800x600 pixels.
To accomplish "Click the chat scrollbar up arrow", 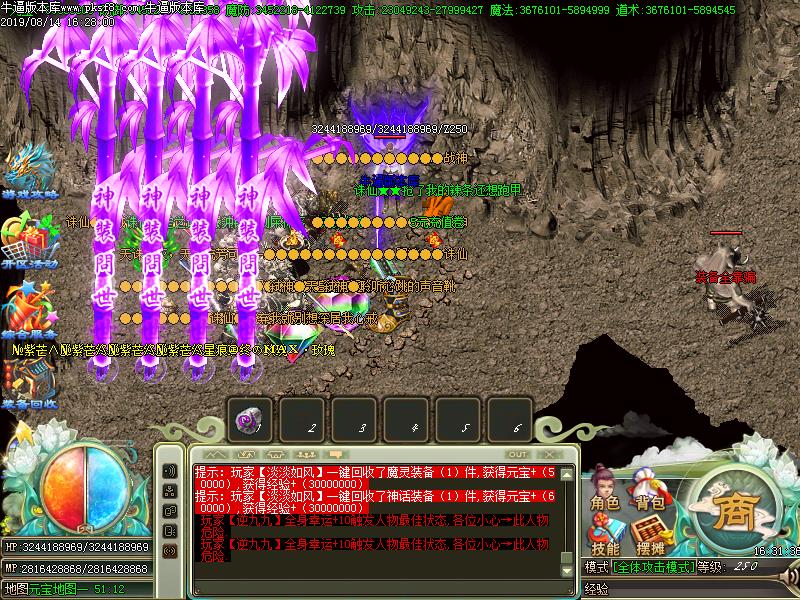I will tap(568, 473).
